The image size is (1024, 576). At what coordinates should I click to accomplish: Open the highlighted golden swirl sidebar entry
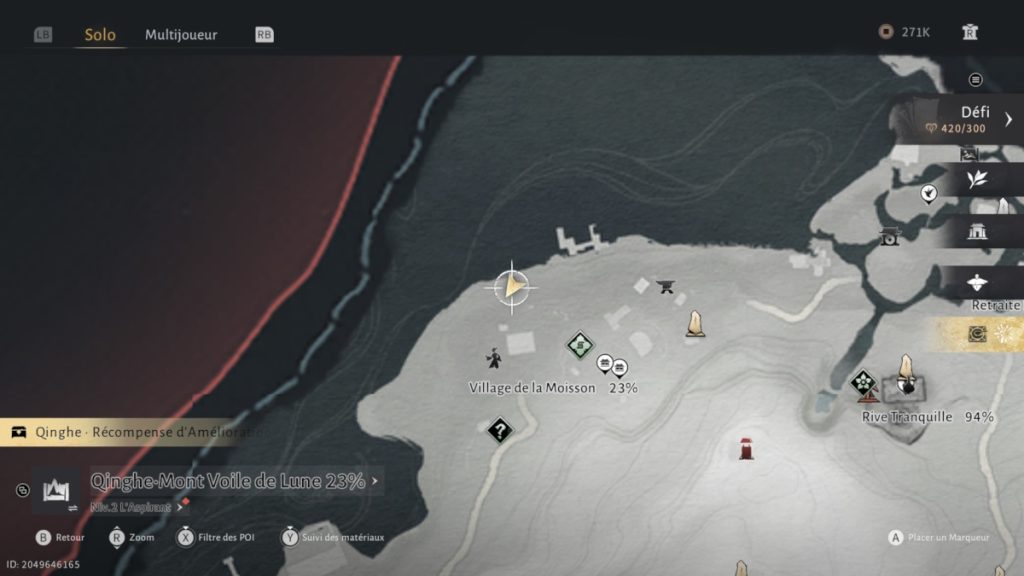(979, 334)
